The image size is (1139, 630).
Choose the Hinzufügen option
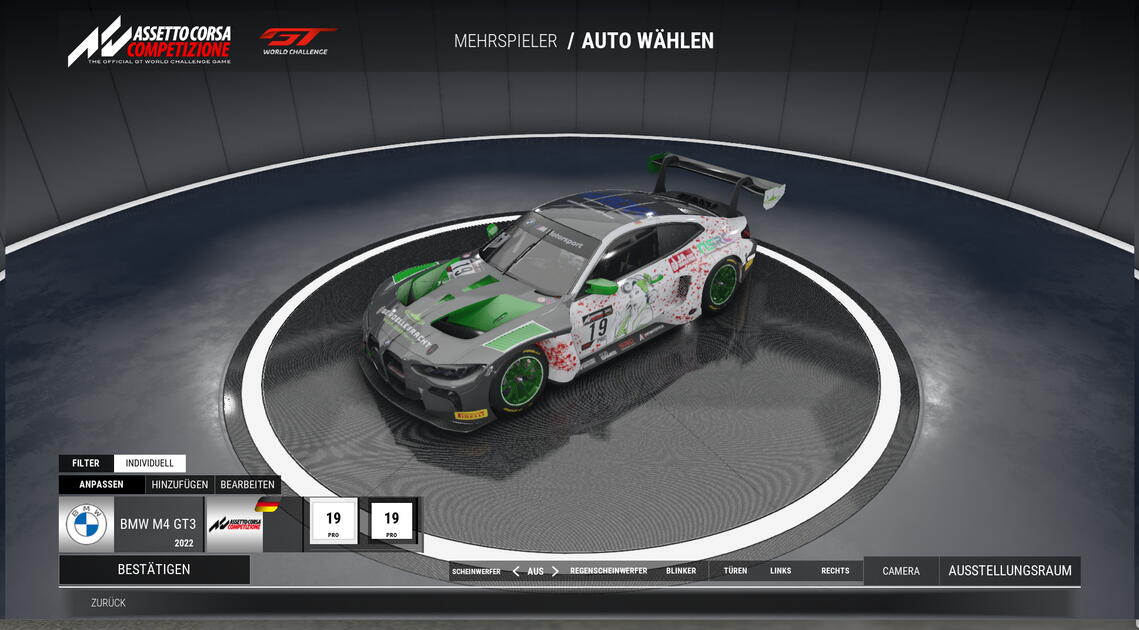tap(180, 485)
